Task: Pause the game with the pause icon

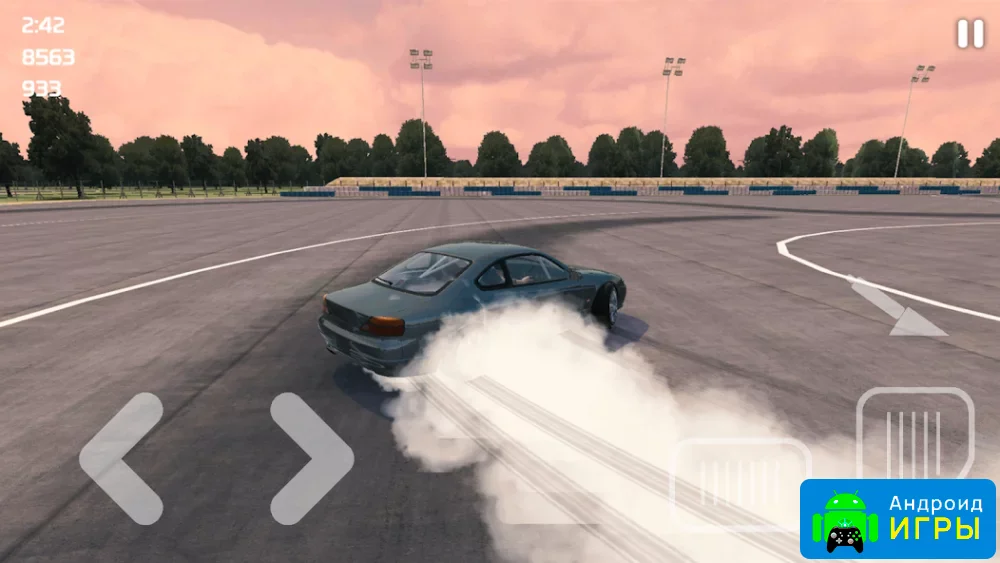Action: [970, 34]
